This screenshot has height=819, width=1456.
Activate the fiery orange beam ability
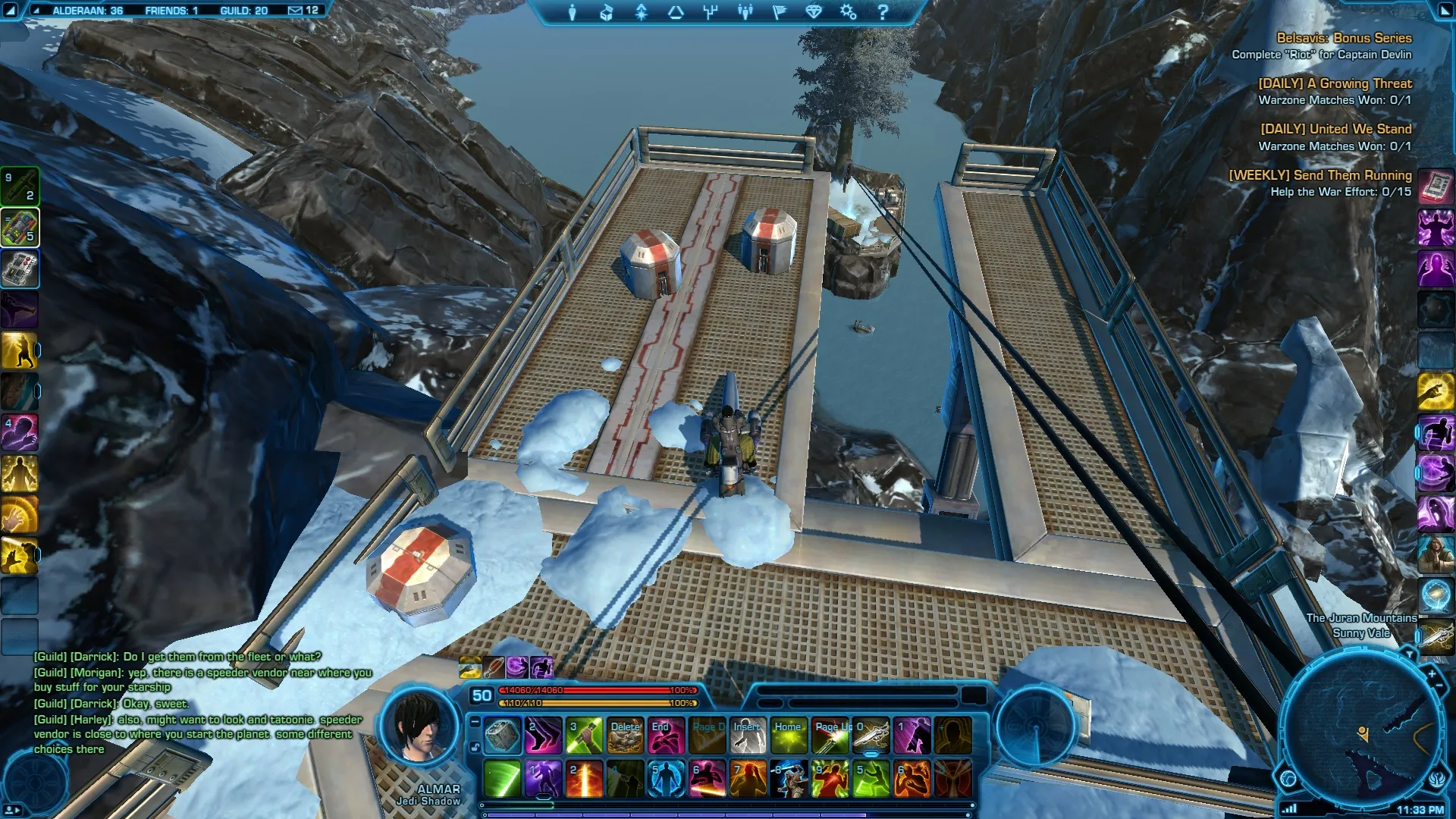click(584, 779)
